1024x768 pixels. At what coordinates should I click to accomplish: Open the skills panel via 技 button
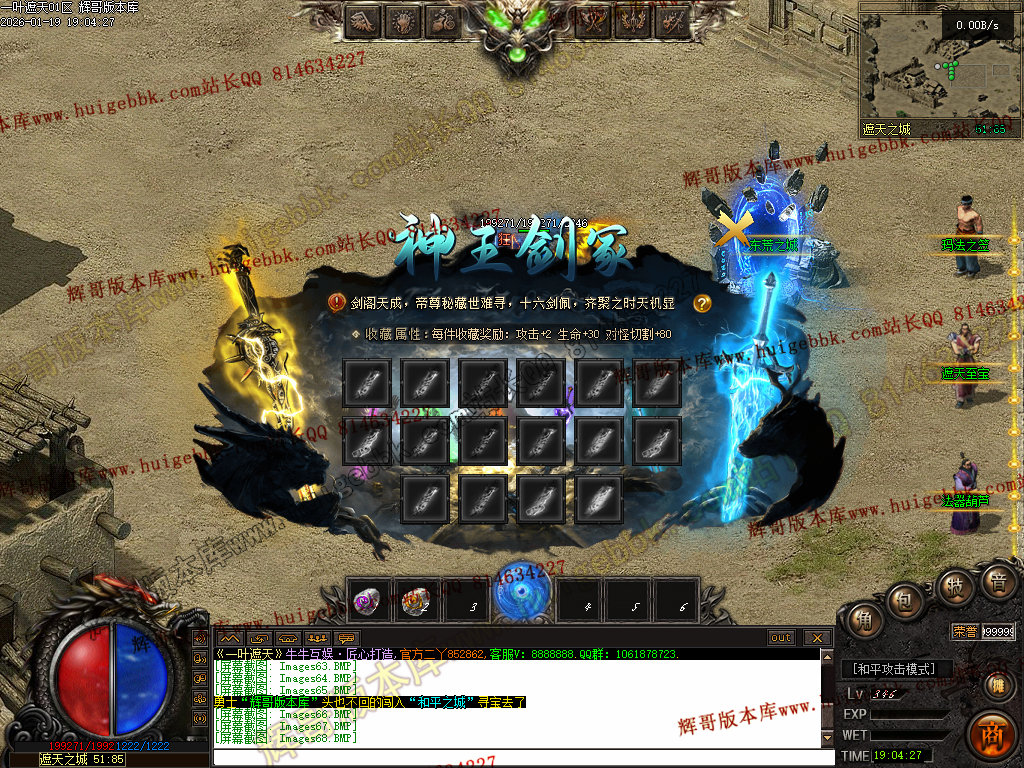click(955, 585)
